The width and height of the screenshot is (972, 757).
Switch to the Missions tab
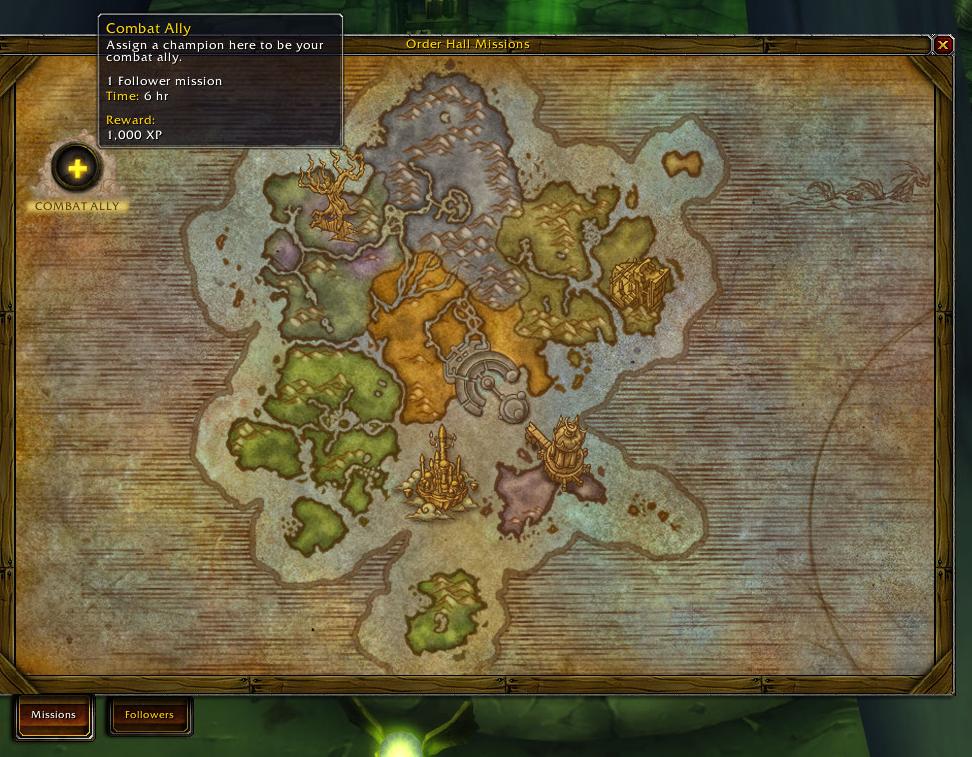click(54, 715)
